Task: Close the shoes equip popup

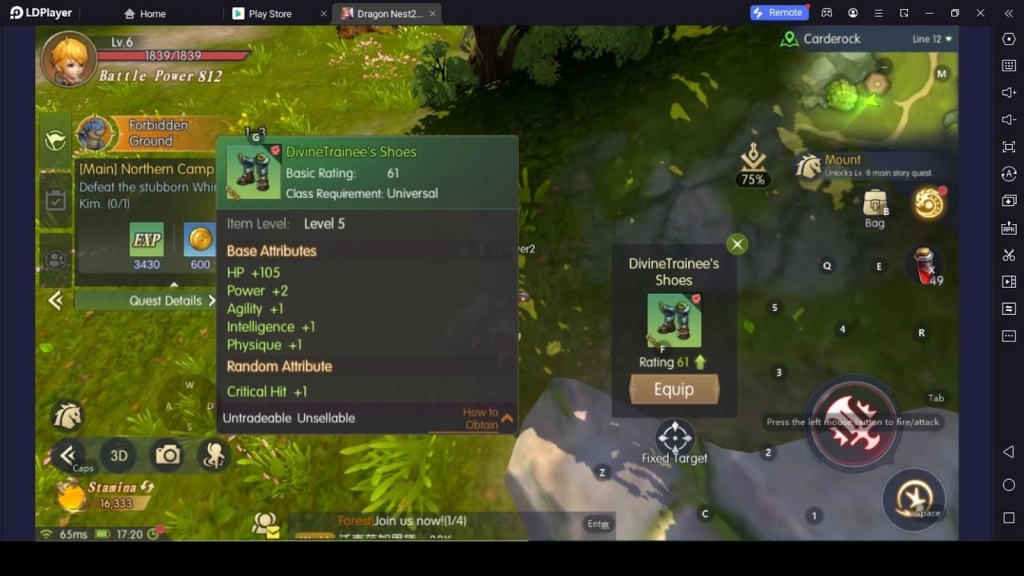Action: (x=737, y=244)
